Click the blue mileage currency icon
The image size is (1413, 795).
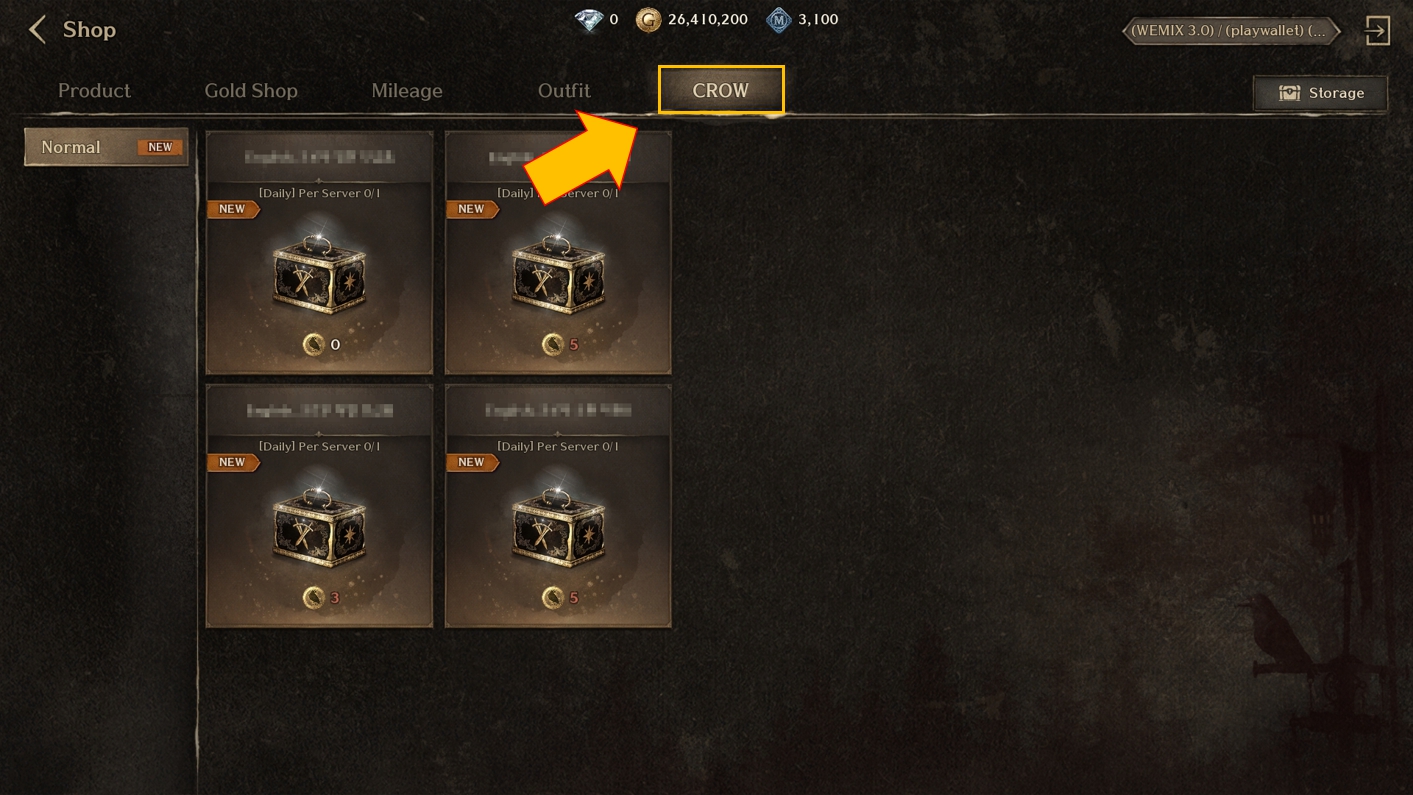pyautogui.click(x=779, y=20)
